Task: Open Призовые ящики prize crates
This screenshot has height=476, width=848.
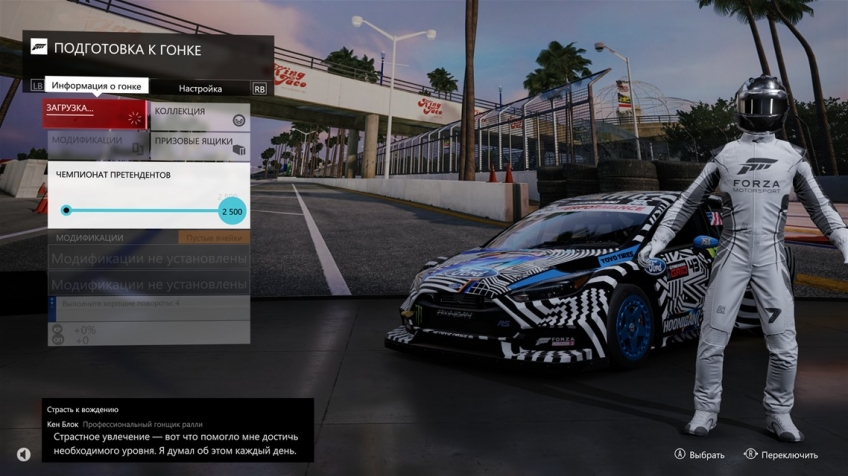Action: (200, 144)
